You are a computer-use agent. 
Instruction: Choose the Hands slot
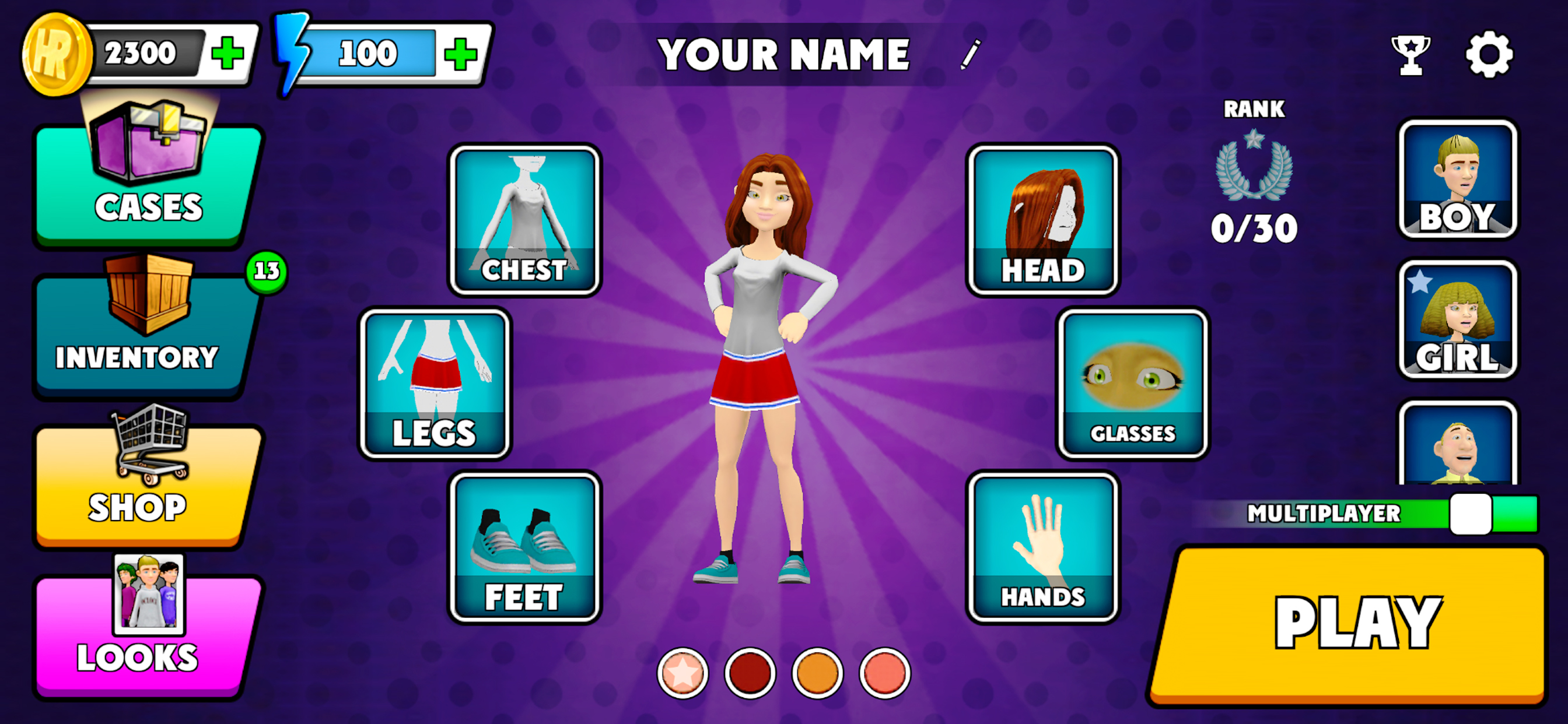point(1042,546)
